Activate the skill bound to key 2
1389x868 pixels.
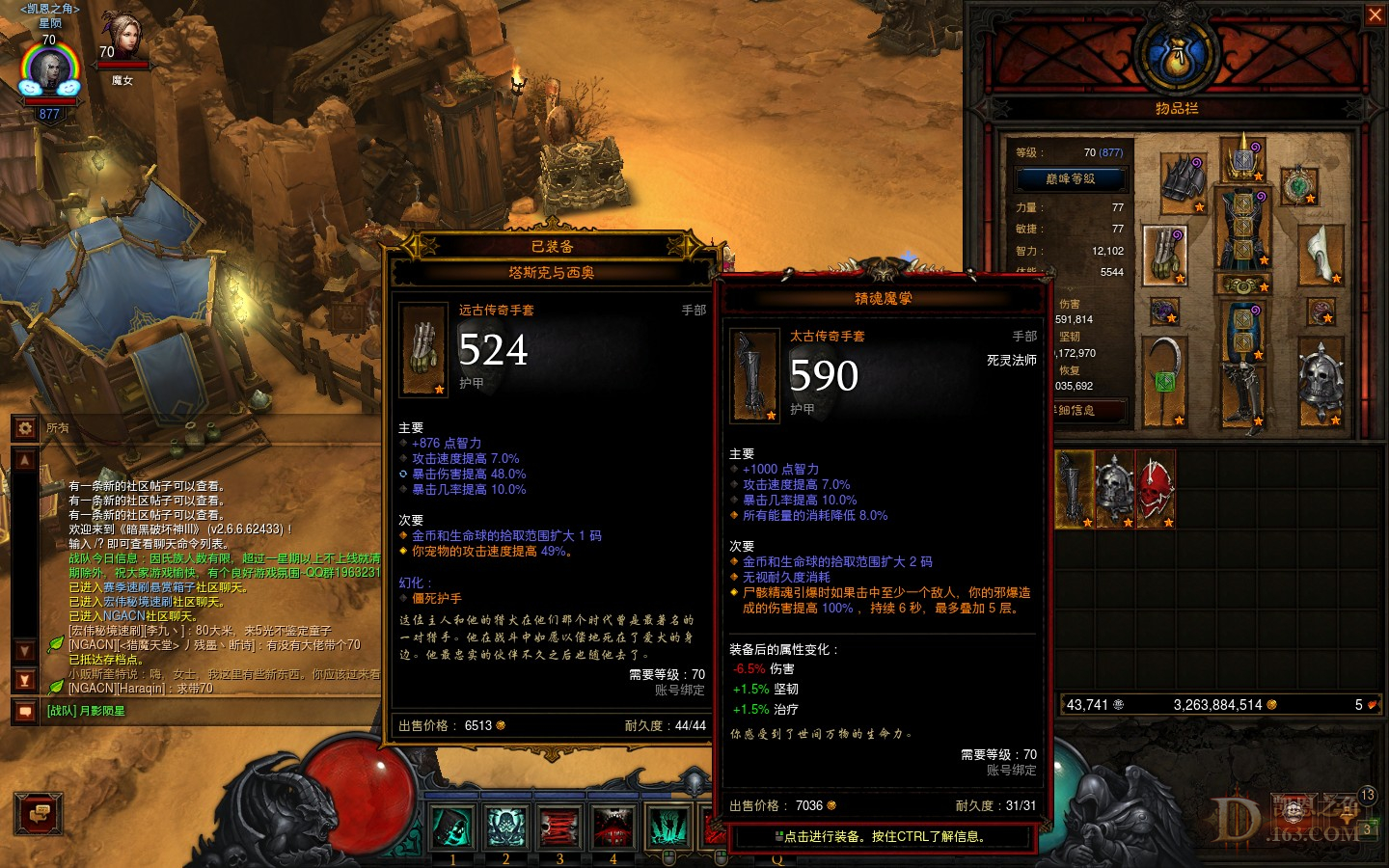tap(505, 827)
